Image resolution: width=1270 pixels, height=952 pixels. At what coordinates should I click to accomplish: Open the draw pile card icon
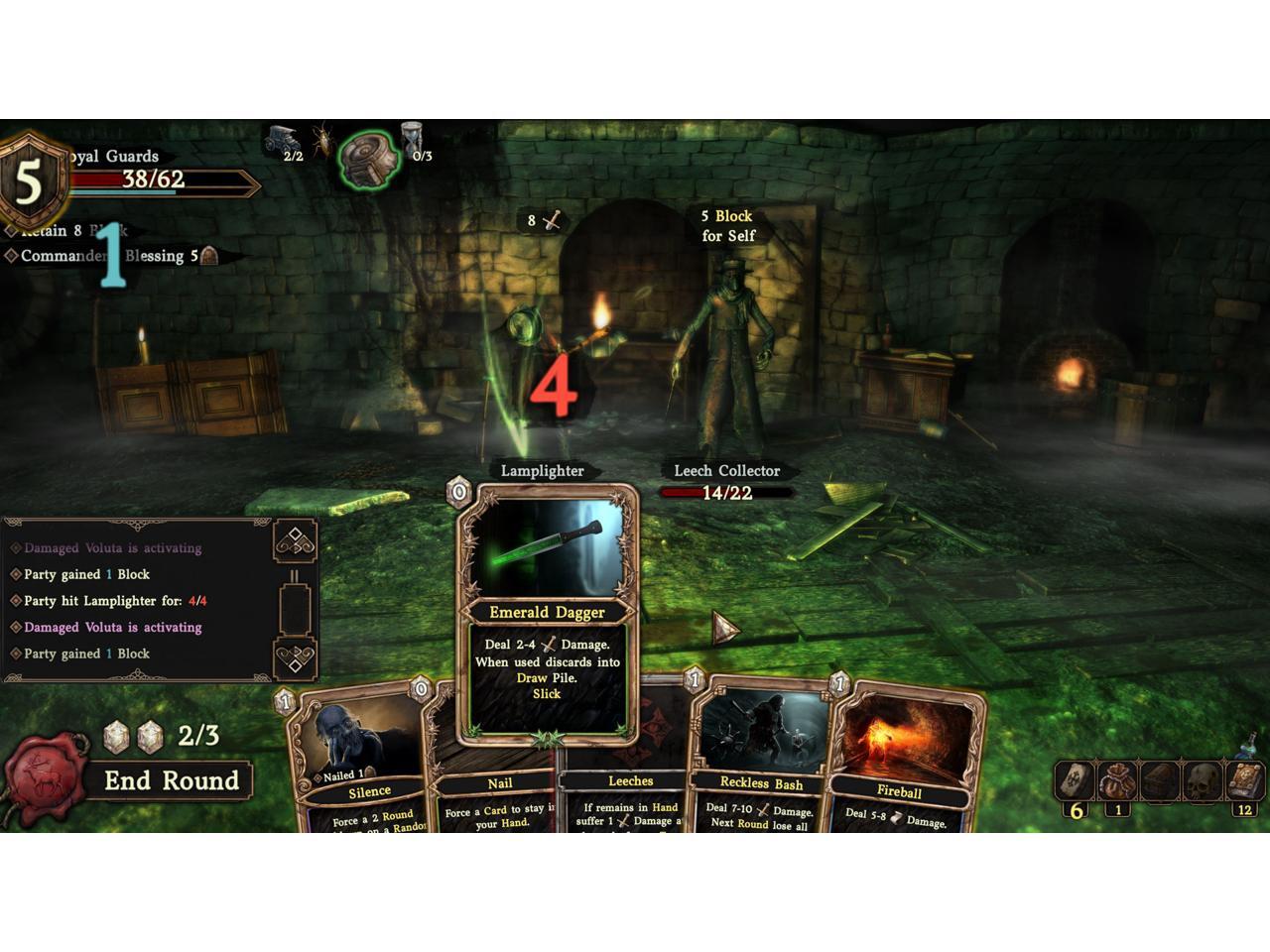point(1075,780)
